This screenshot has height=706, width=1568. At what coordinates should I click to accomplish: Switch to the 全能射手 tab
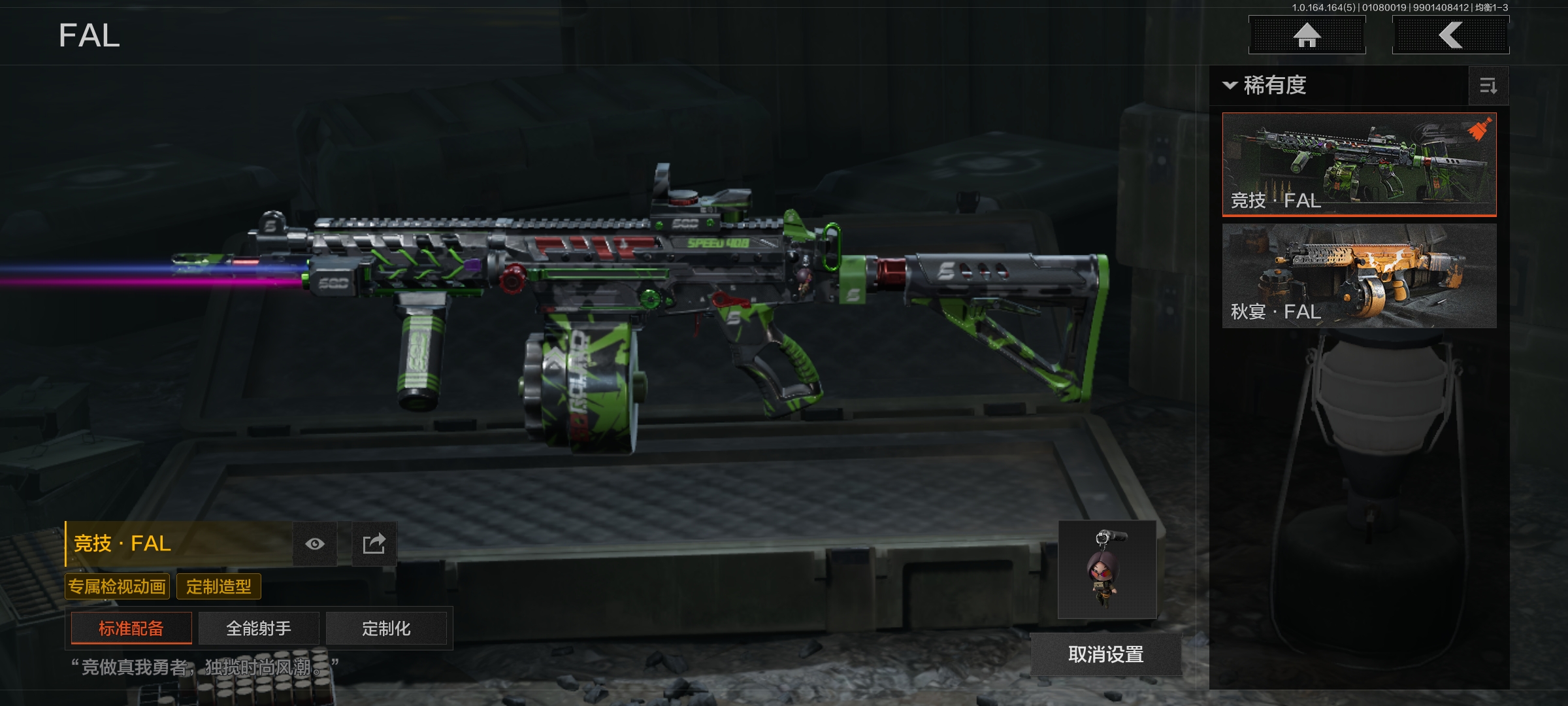pos(259,628)
